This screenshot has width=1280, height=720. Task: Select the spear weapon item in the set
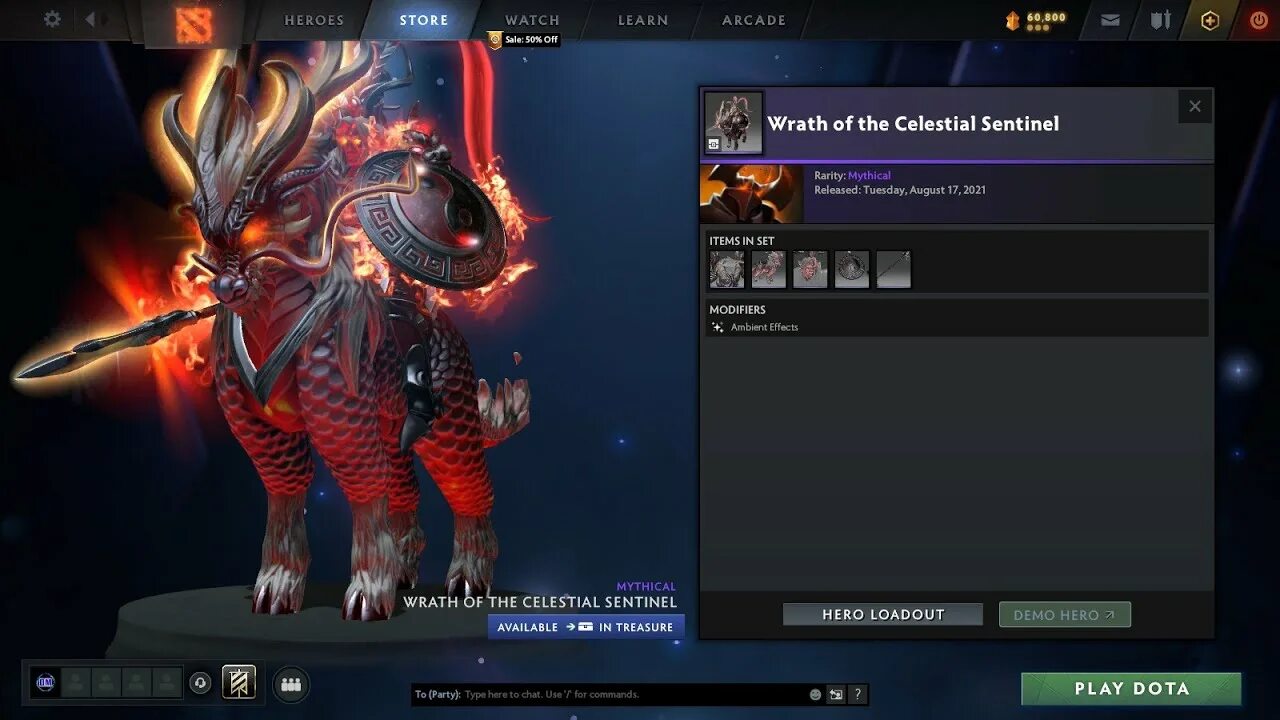[894, 270]
